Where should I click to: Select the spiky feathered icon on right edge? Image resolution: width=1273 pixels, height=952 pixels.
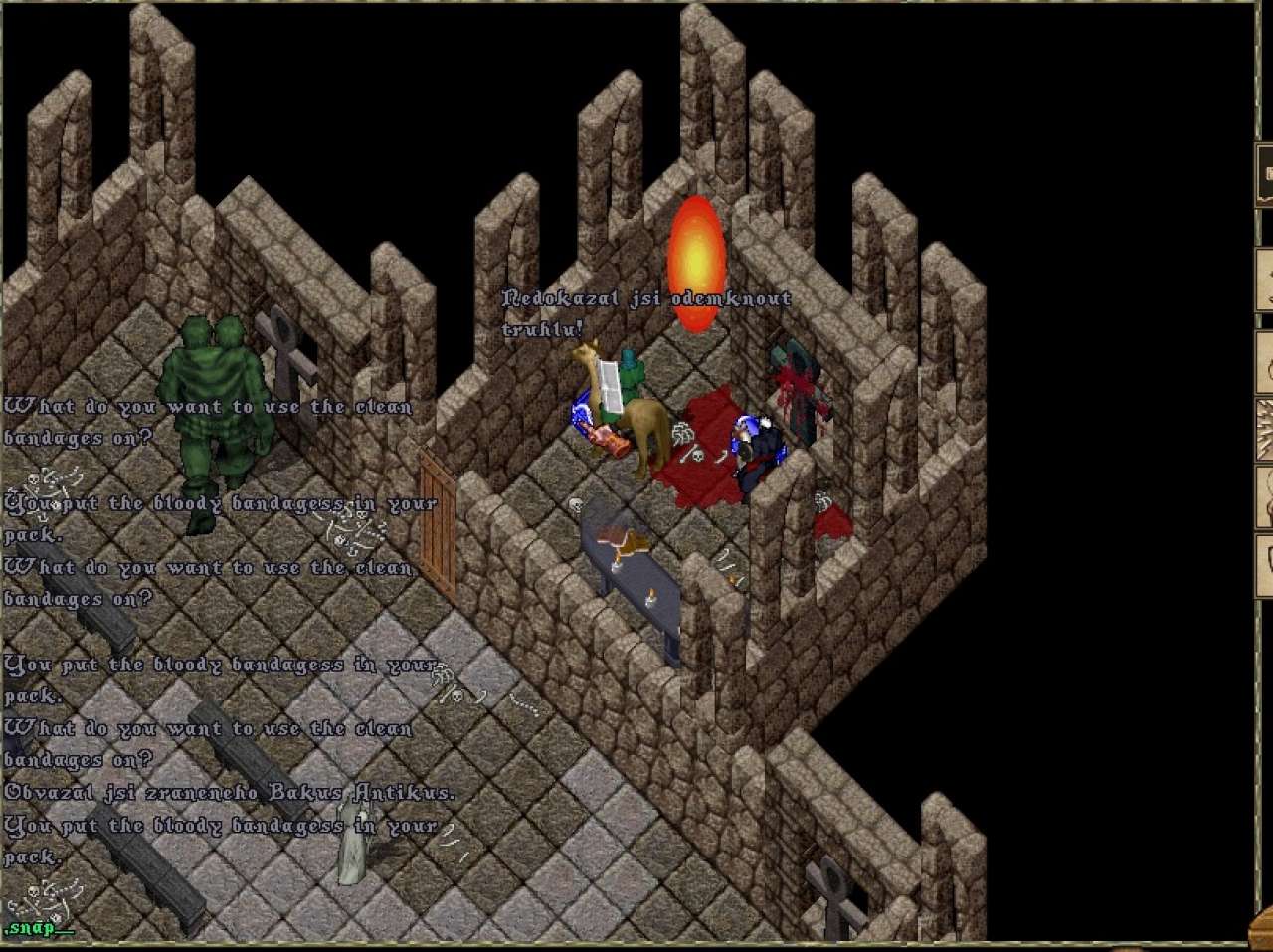click(x=1265, y=430)
